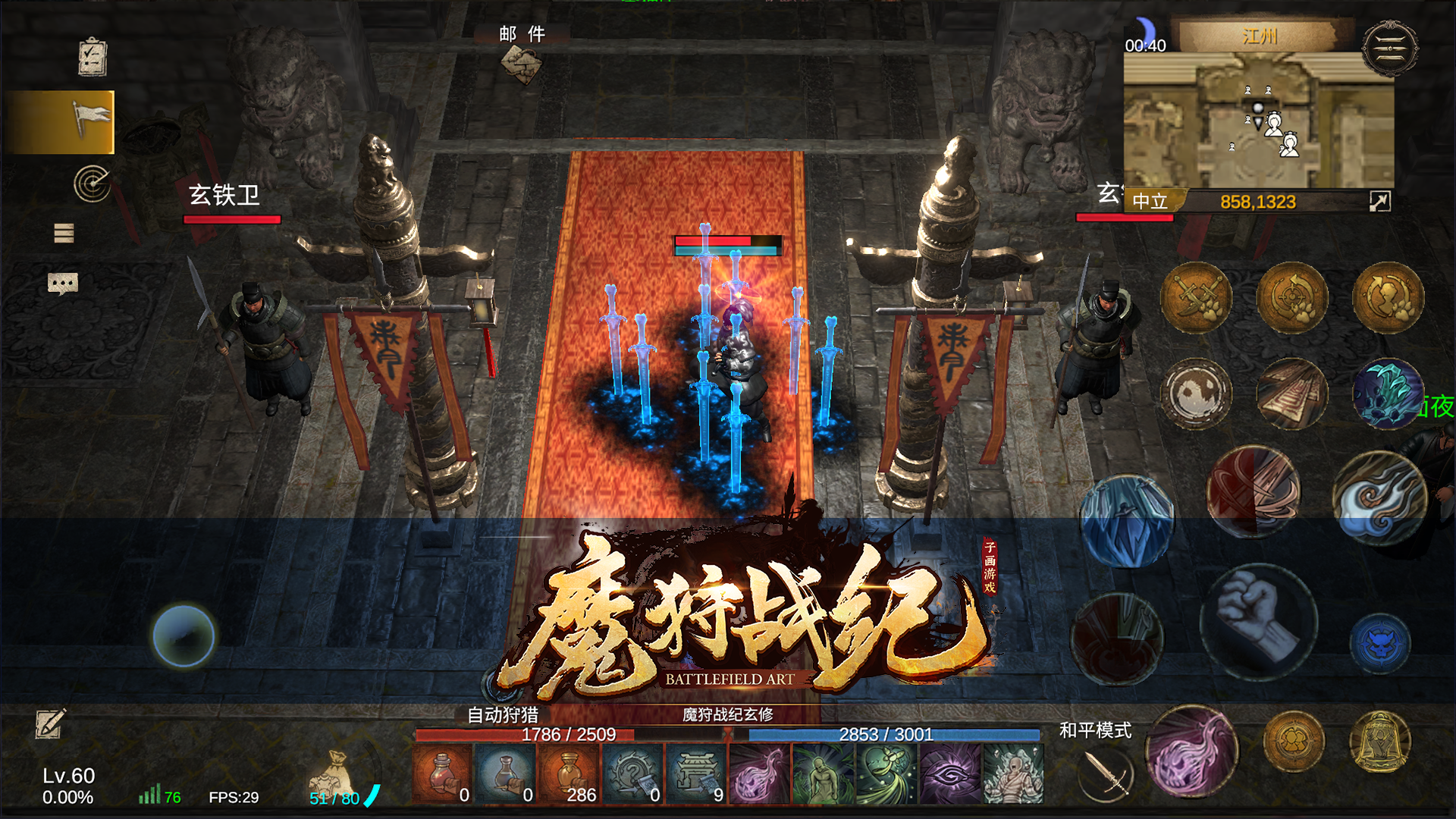The width and height of the screenshot is (1456, 819).
Task: Expand the left-side stacked menu list icon
Action: (x=63, y=233)
